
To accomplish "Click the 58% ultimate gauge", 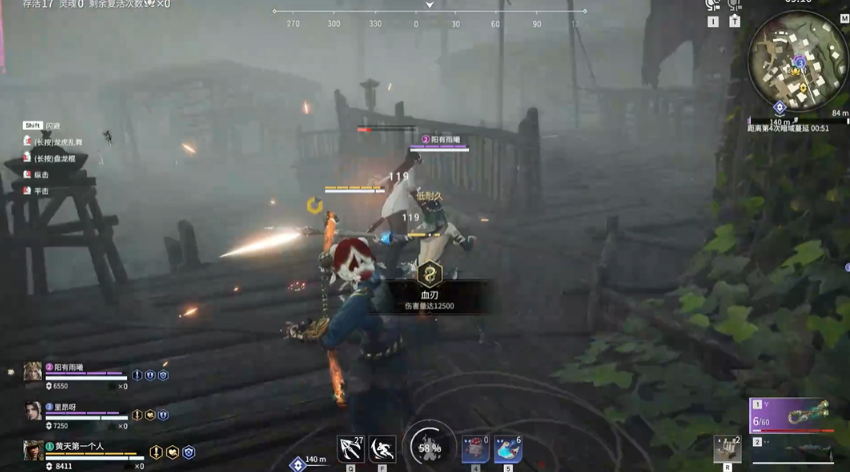I will 430,446.
